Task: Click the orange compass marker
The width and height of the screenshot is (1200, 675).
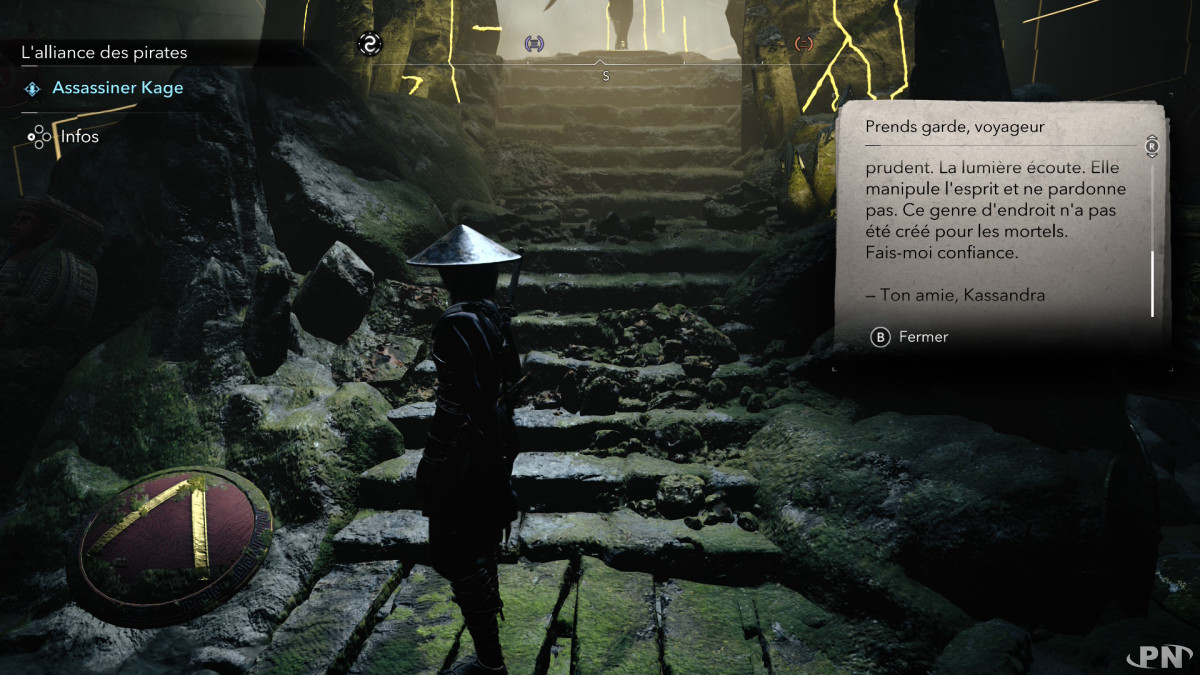Action: [803, 44]
